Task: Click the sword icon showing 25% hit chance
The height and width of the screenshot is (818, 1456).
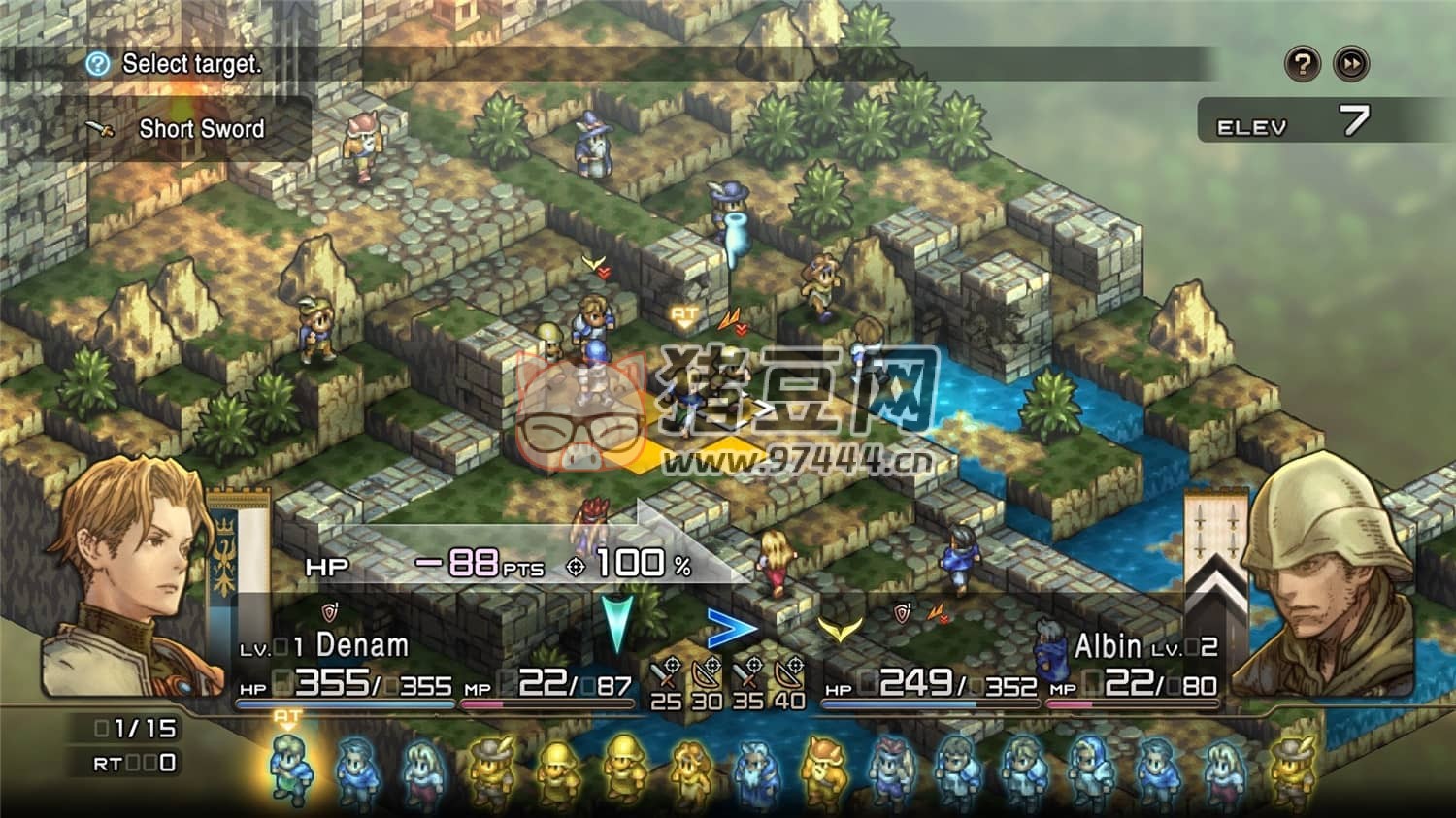Action: coord(664,671)
